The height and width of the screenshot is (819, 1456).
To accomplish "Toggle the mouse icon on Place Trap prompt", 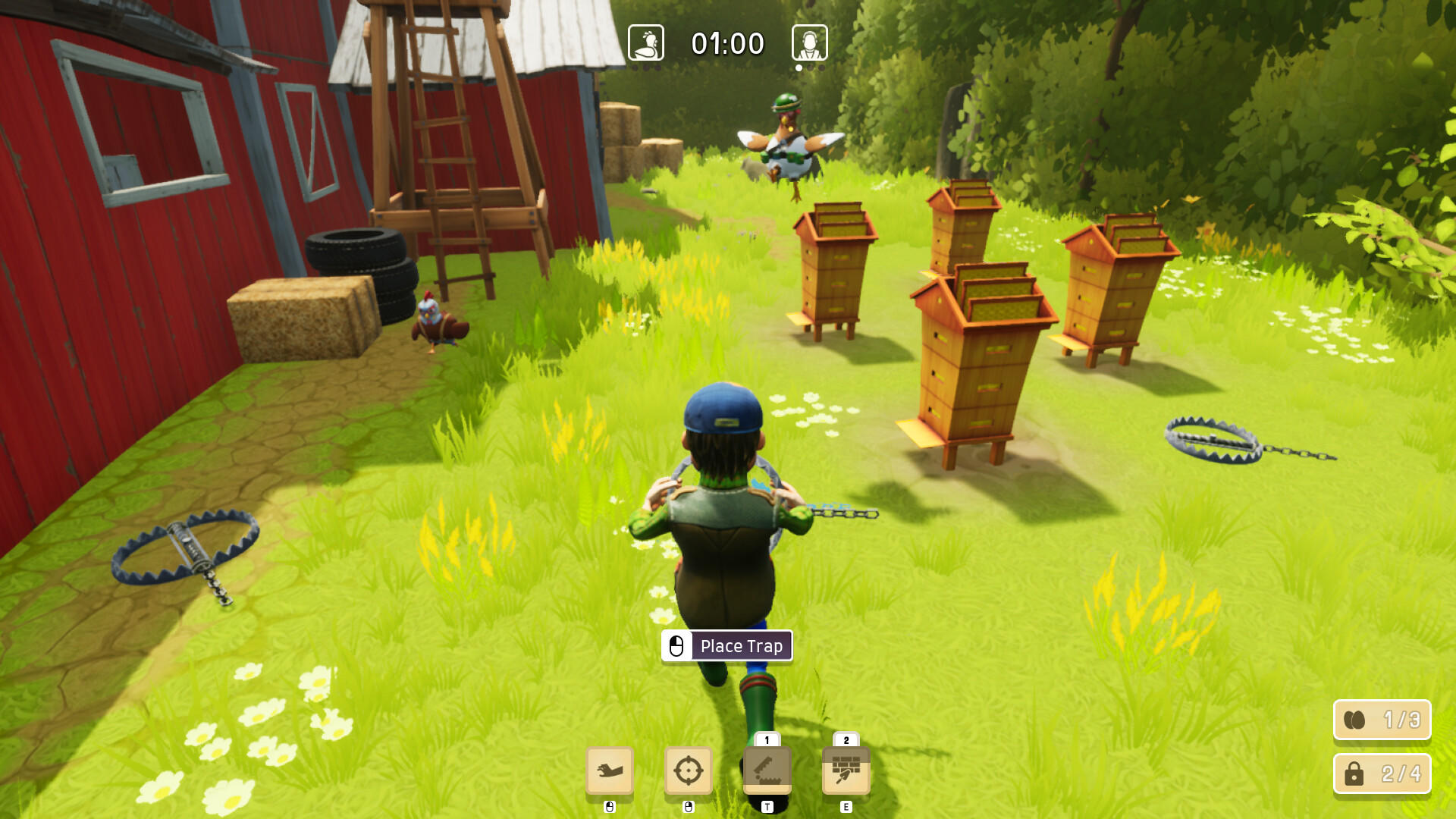I will [677, 646].
